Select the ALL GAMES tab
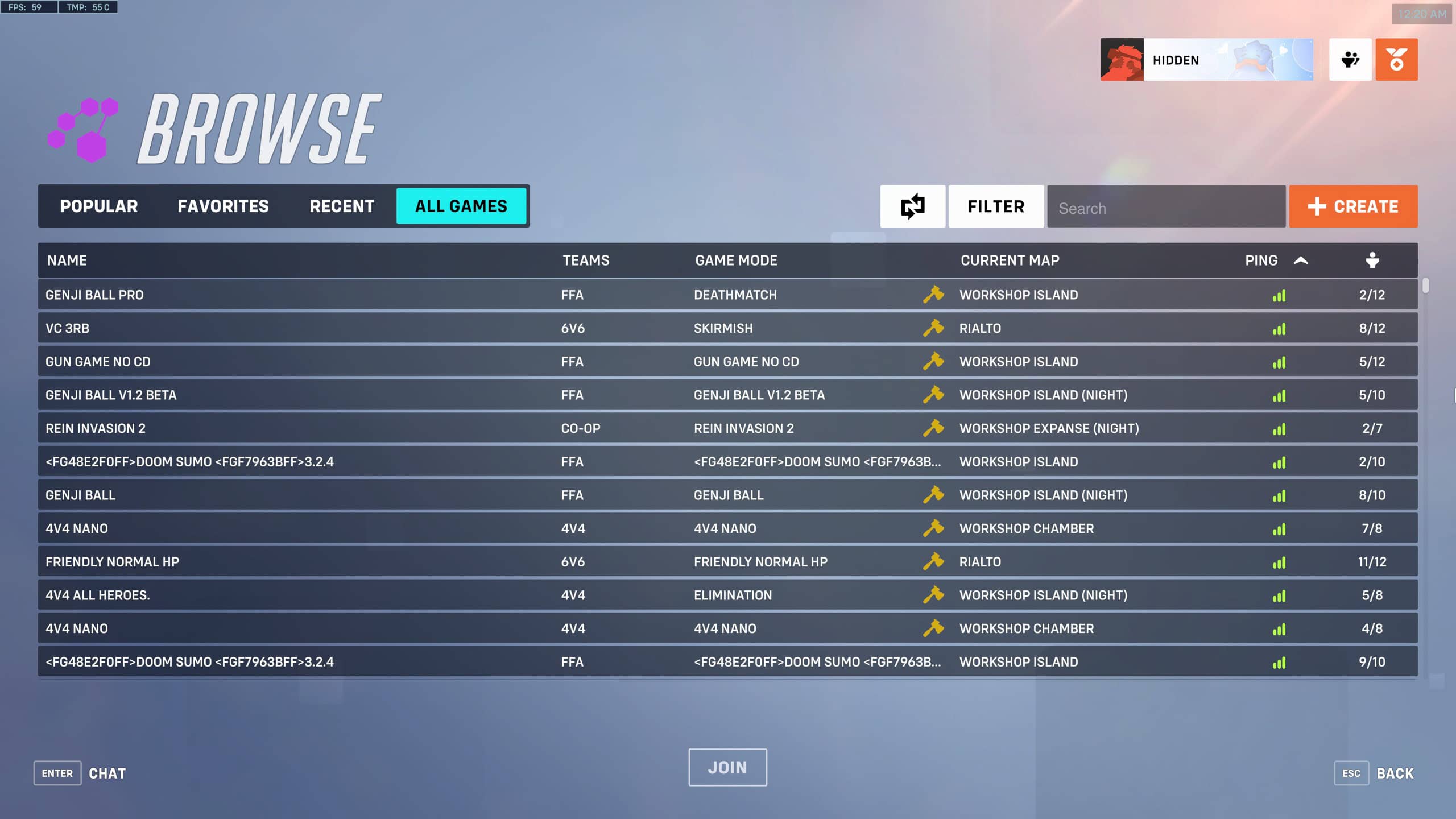This screenshot has width=1456, height=819. [x=462, y=206]
